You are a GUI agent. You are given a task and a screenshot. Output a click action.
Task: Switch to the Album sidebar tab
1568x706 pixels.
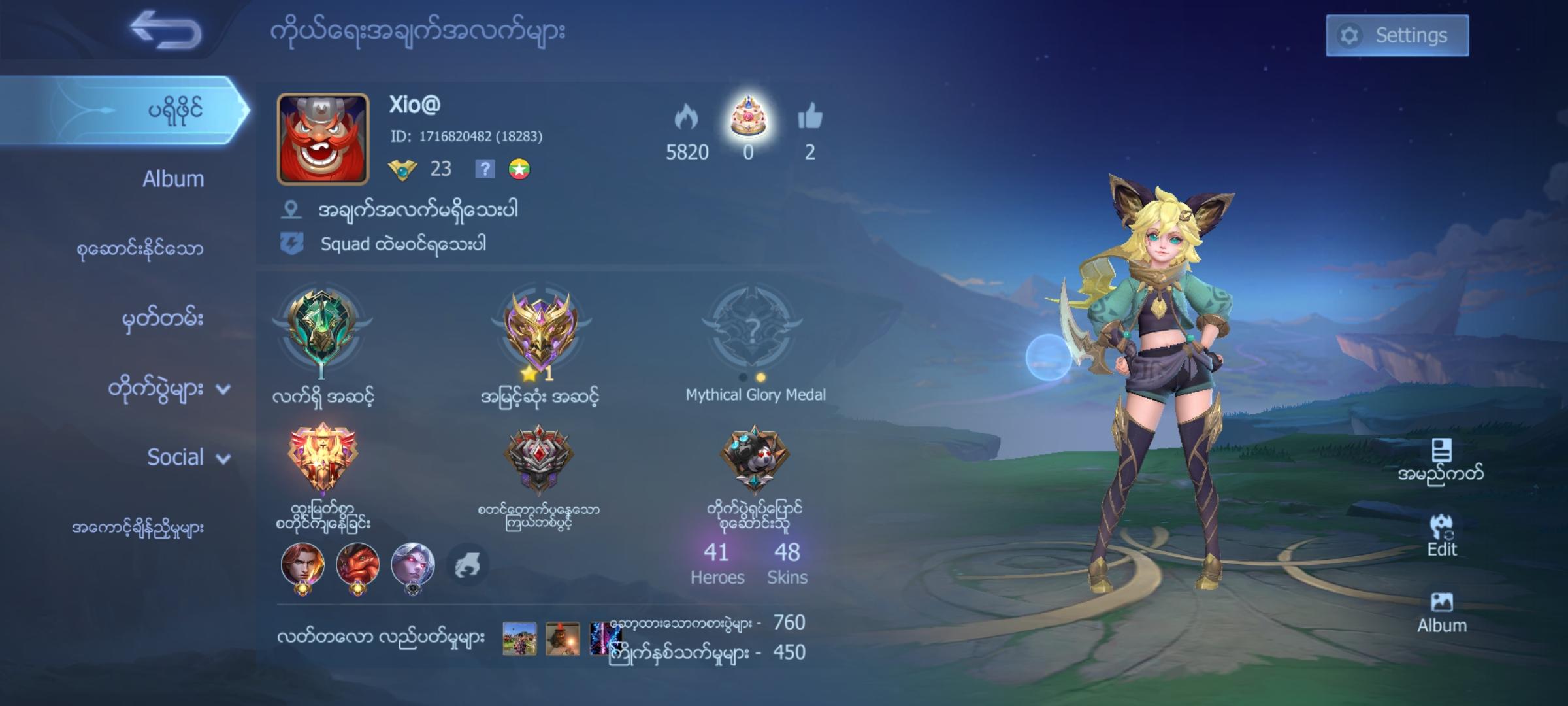(x=172, y=178)
